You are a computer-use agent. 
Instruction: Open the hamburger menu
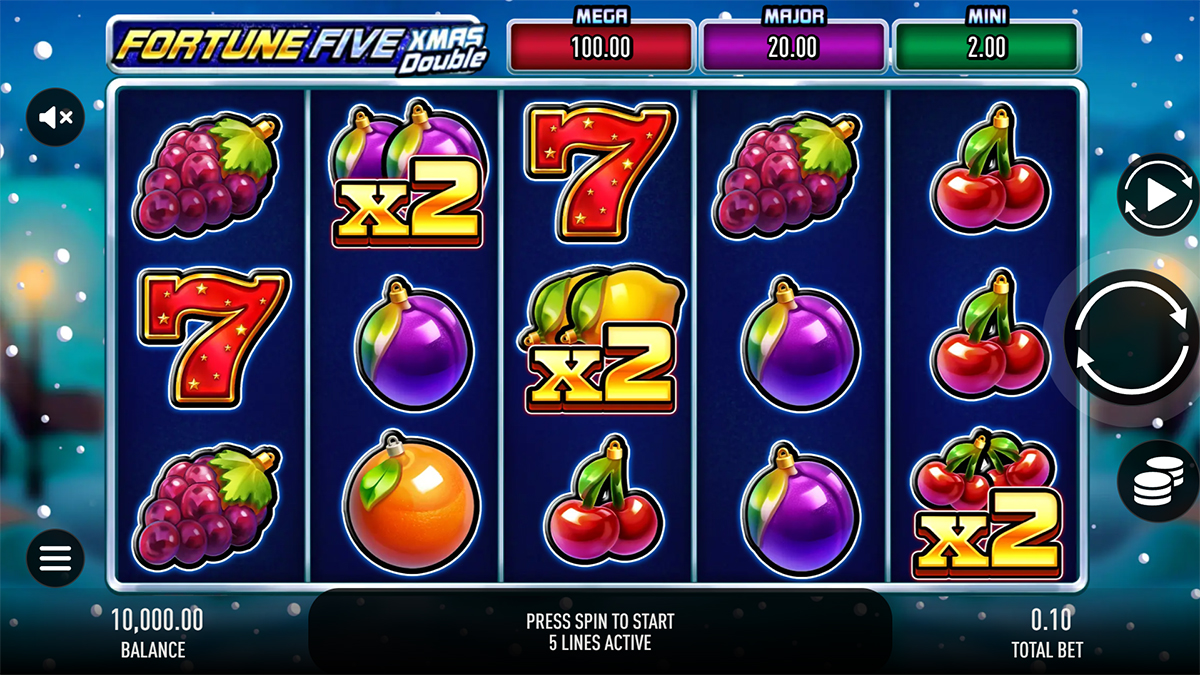55,558
